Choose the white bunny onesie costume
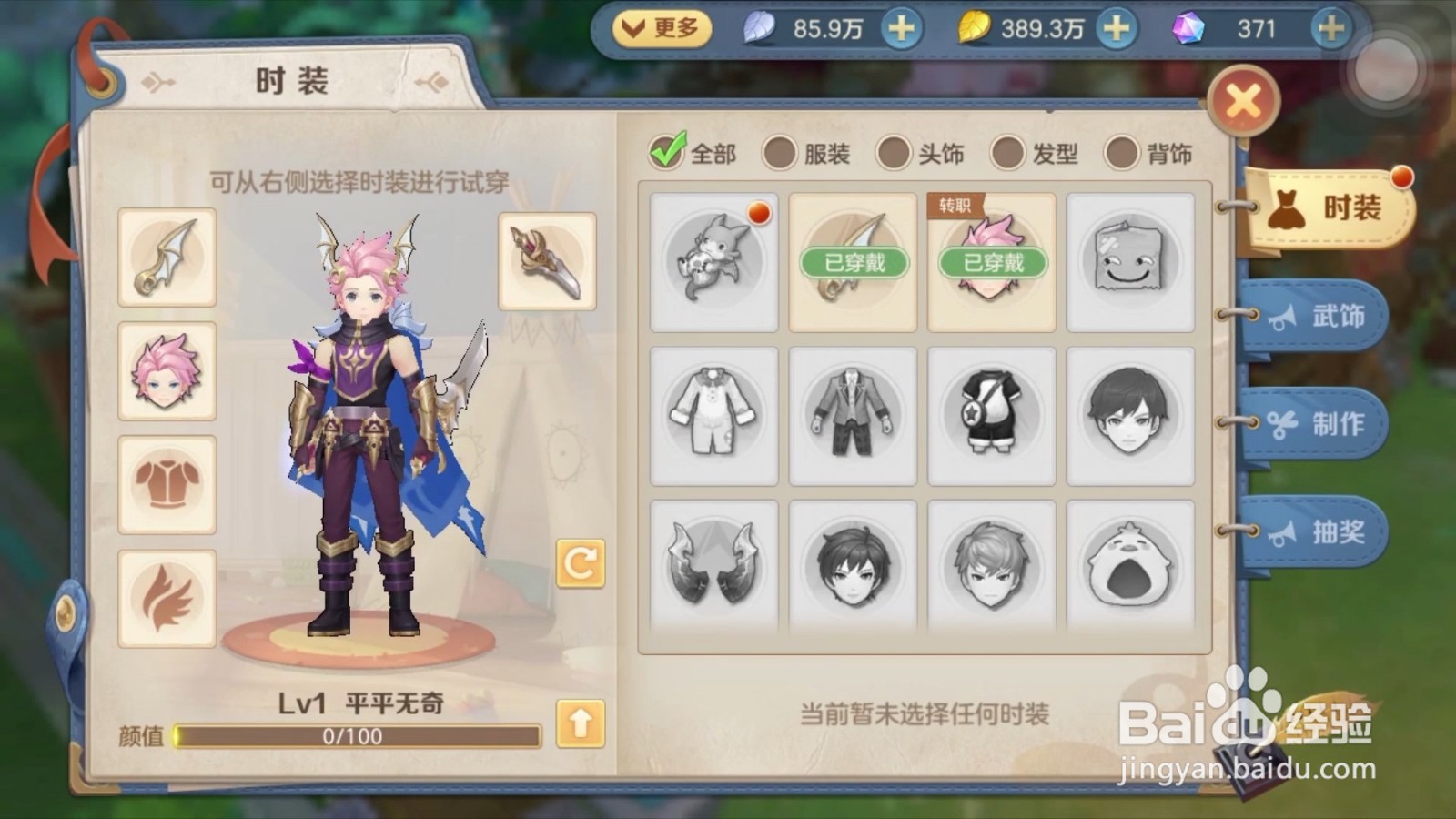Viewport: 1456px width, 819px height. point(713,416)
